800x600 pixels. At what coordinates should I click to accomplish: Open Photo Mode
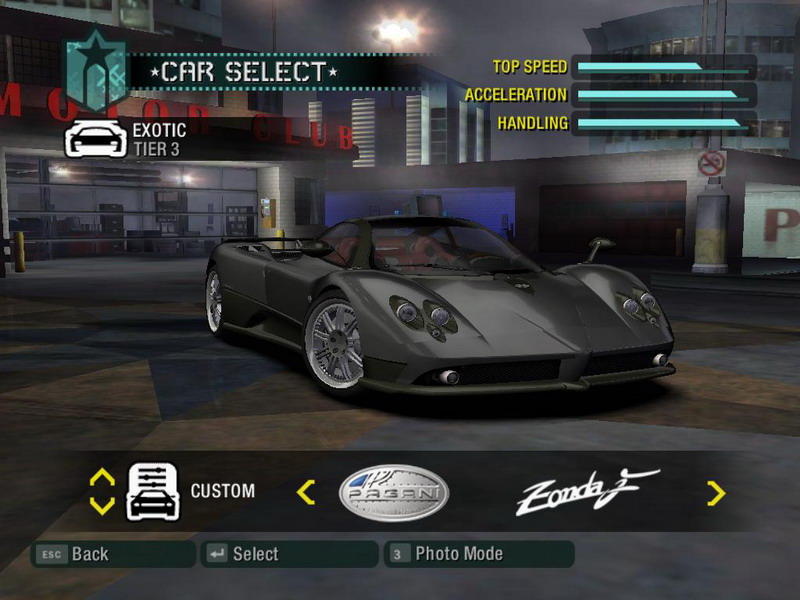[x=478, y=554]
